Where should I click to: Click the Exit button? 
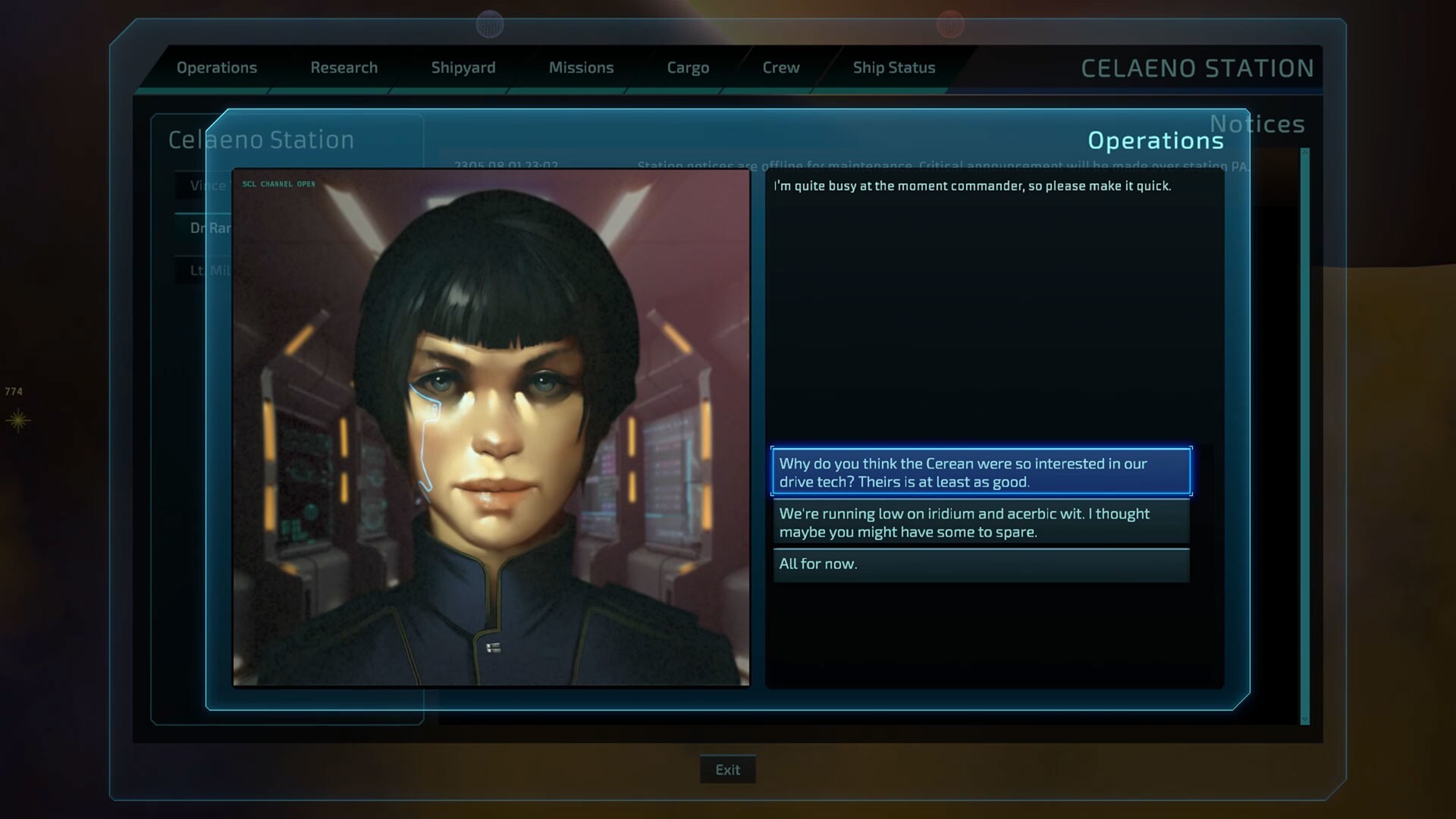[x=726, y=769]
